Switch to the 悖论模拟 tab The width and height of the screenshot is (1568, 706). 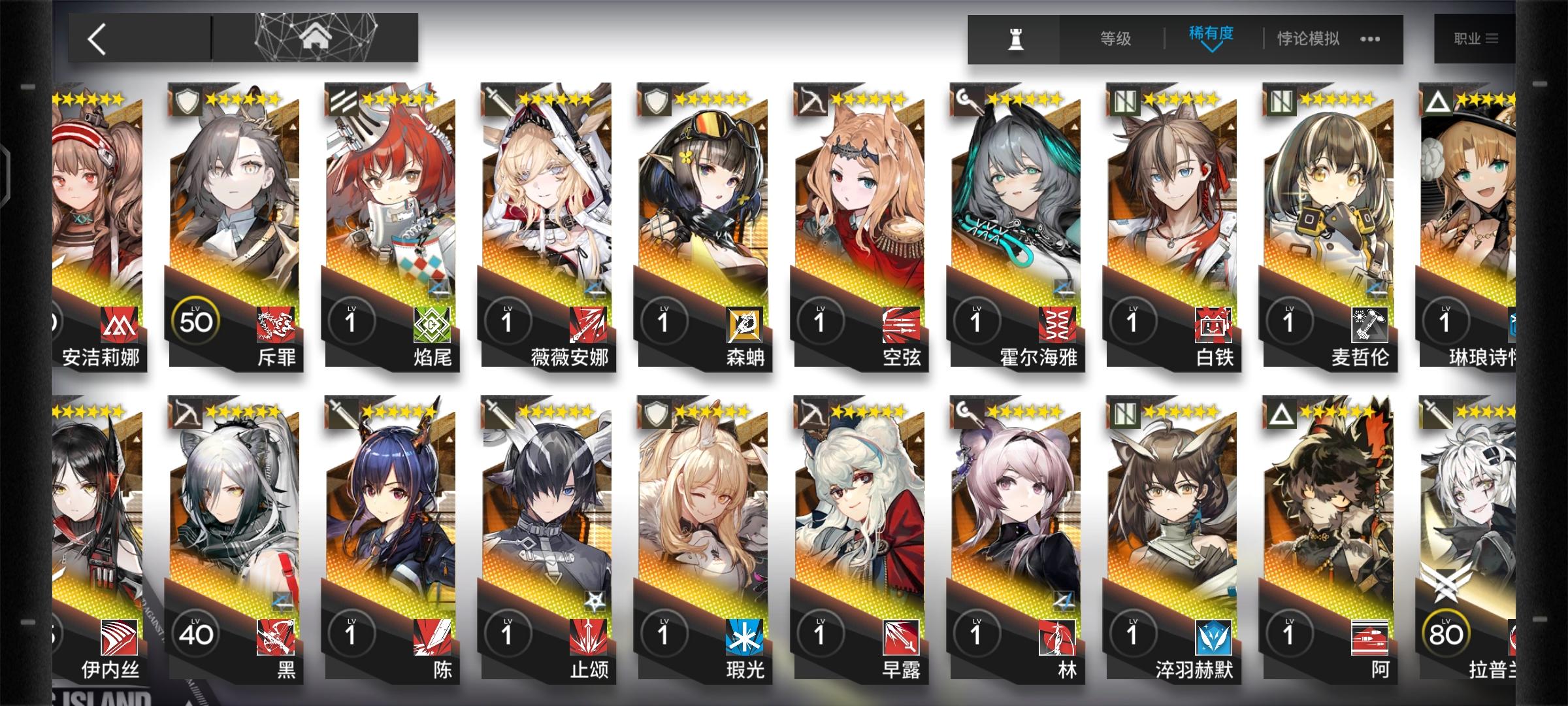tap(1309, 38)
